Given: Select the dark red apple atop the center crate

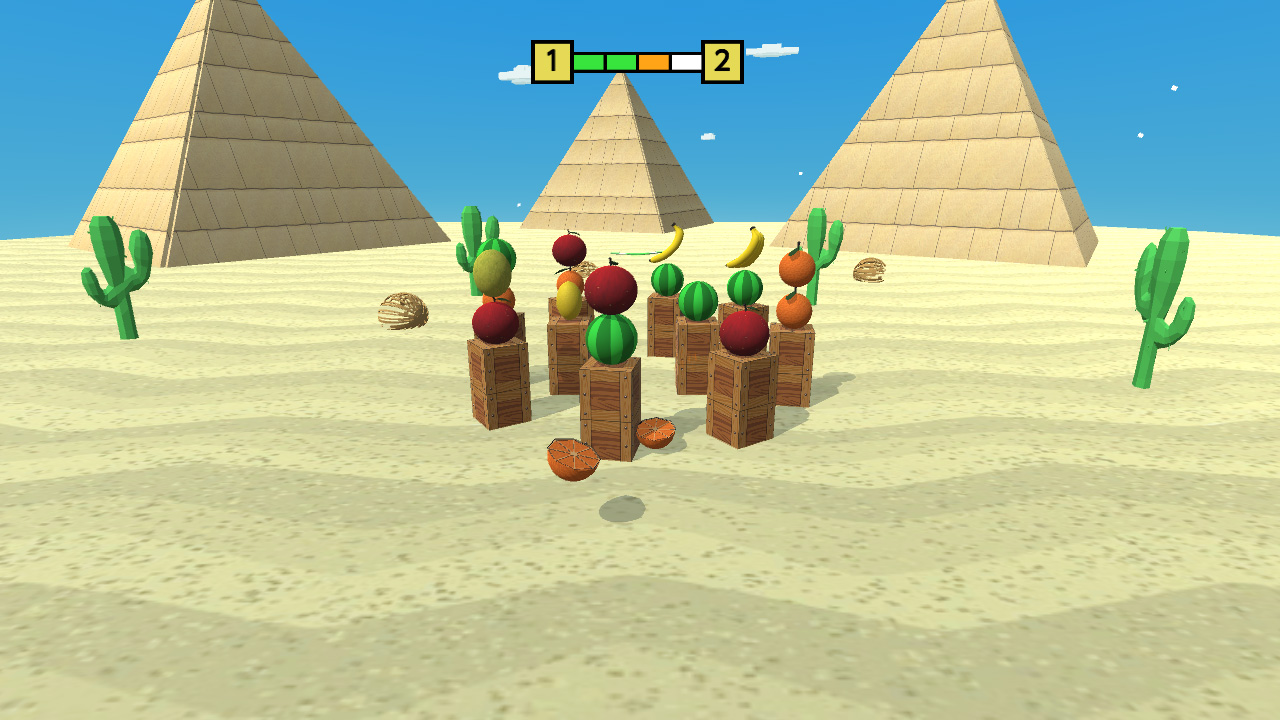Looking at the screenshot, I should [x=612, y=290].
